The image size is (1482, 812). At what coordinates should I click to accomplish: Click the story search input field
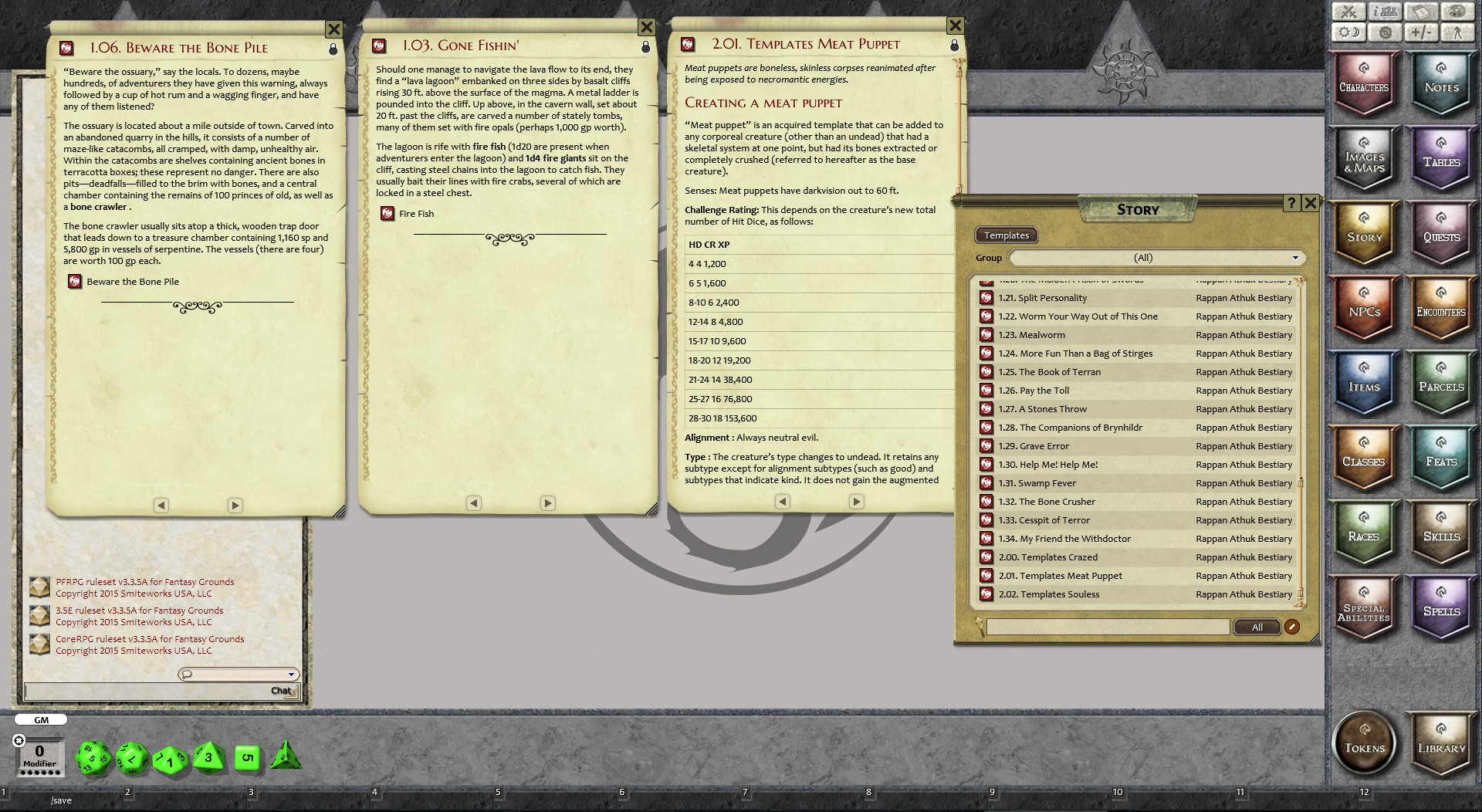tap(1107, 627)
